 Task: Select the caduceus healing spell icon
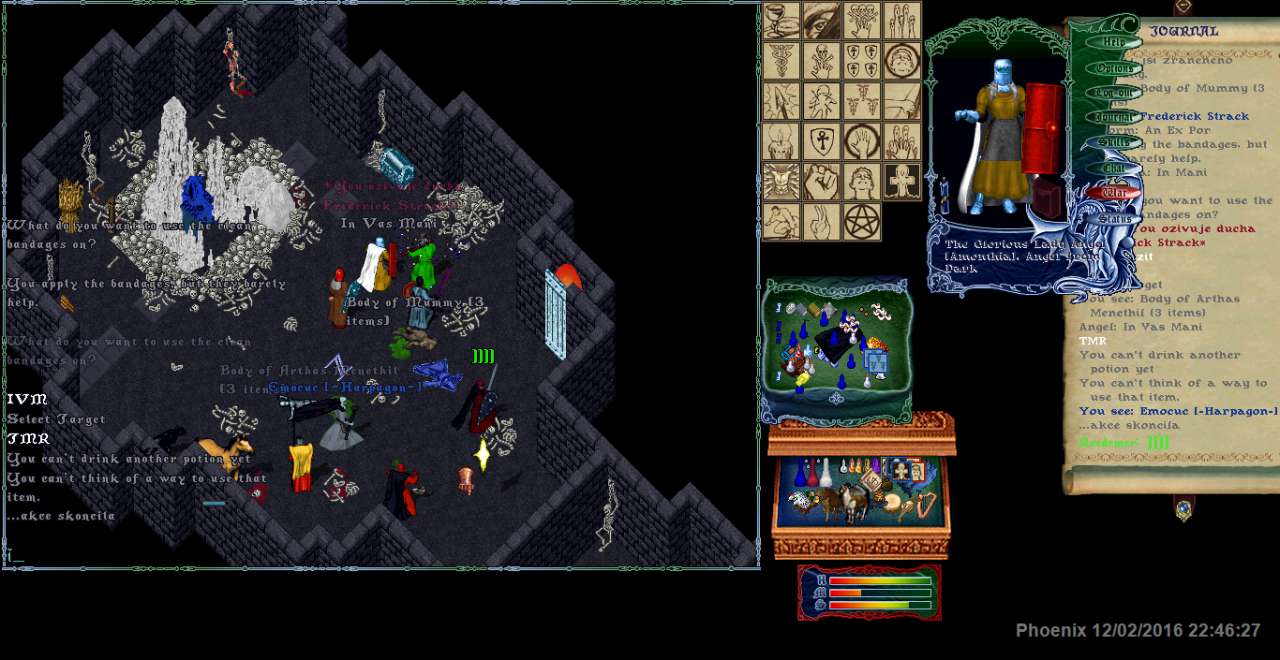coord(782,61)
